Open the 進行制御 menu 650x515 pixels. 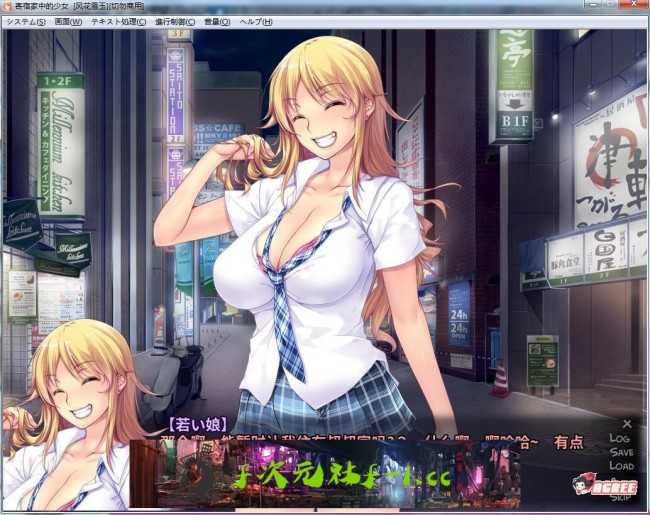tap(175, 21)
